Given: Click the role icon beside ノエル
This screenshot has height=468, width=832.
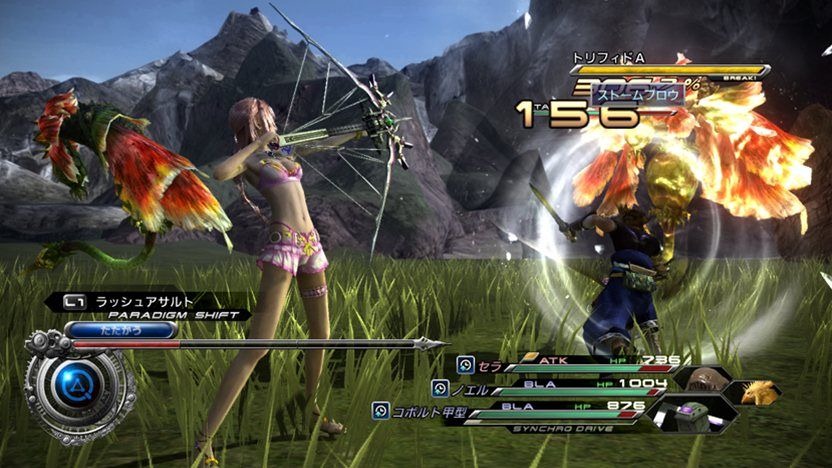Looking at the screenshot, I should [440, 388].
